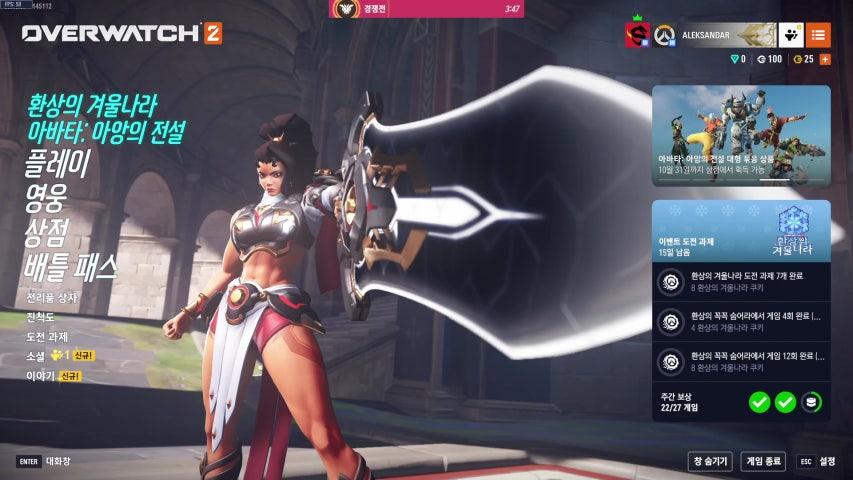The width and height of the screenshot is (853, 480).
Task: Select 배틀 패스 (Battle Pass)
Action: [71, 267]
